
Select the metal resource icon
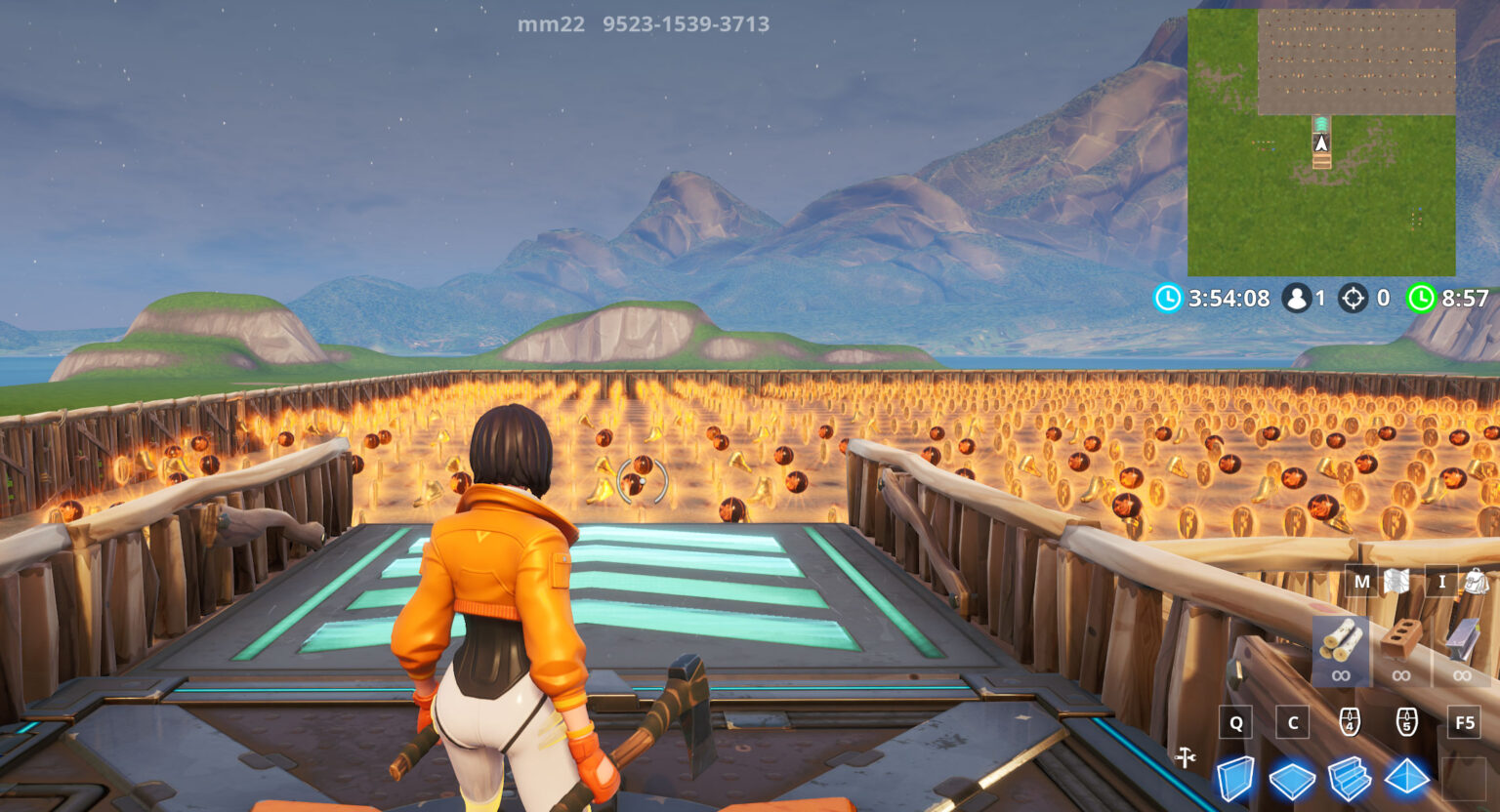(1462, 638)
